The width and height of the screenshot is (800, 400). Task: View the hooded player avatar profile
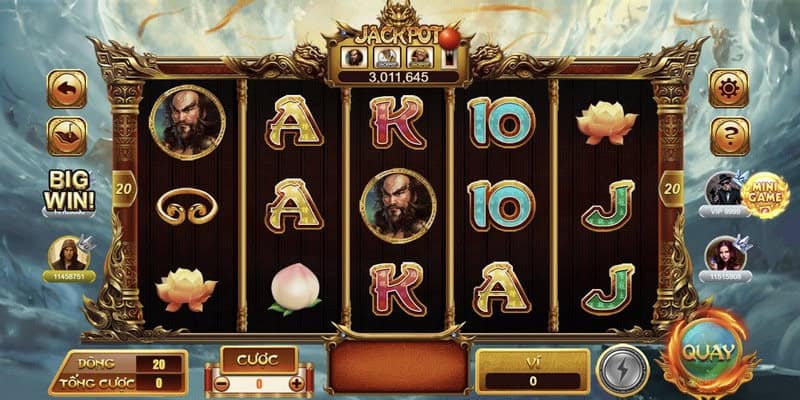(69, 255)
